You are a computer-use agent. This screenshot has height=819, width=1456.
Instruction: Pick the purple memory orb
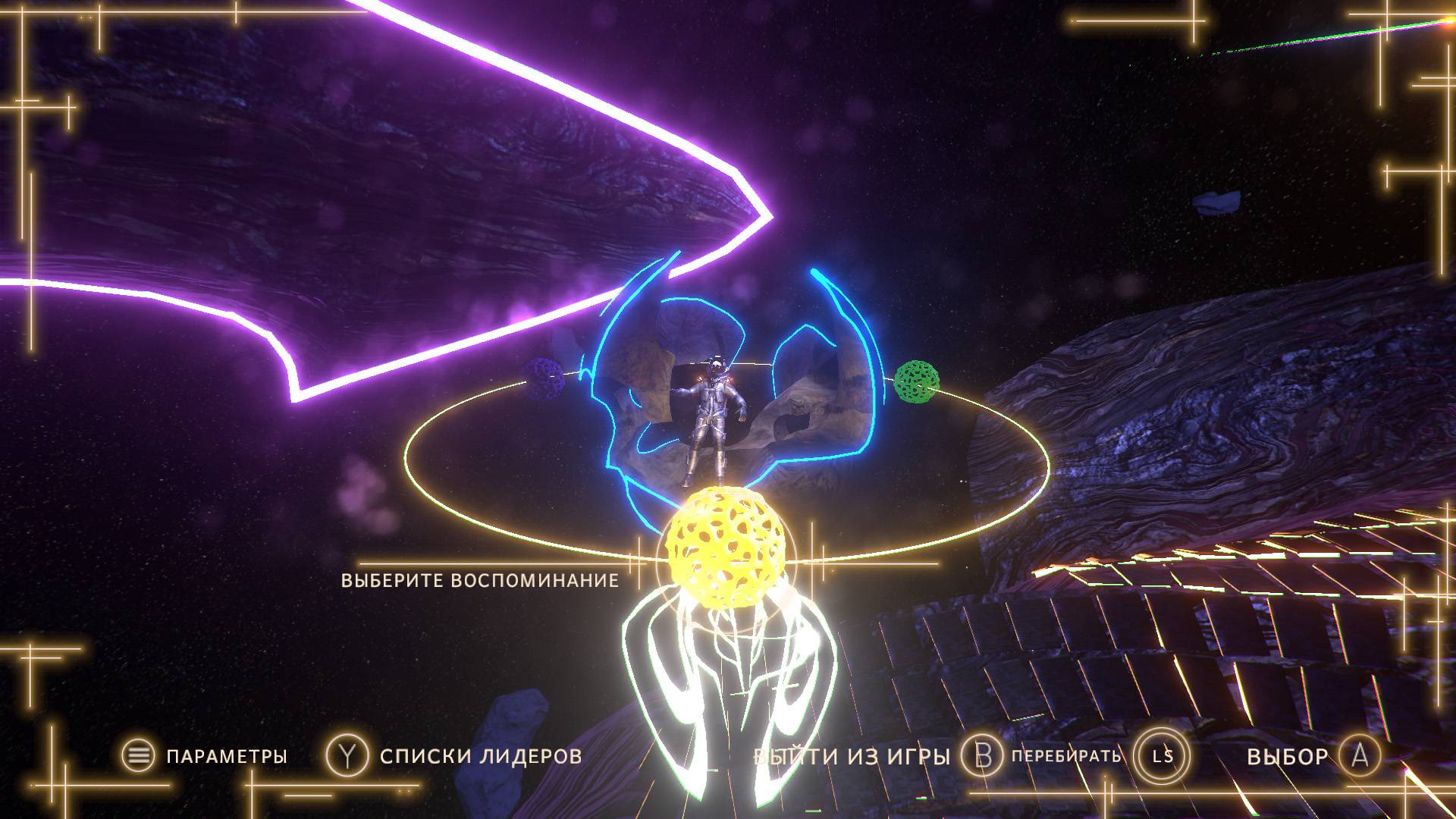(x=543, y=377)
